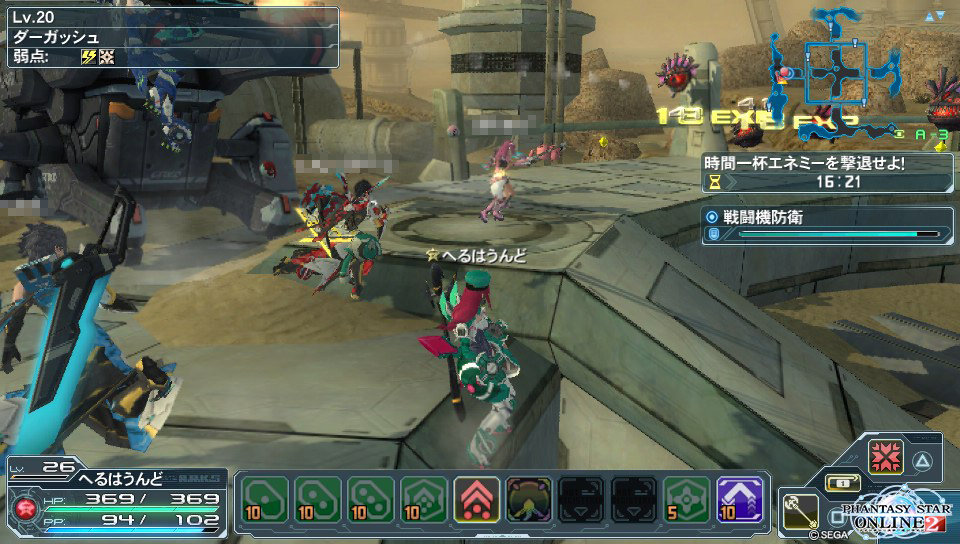Activate the purple chevron skill slot
This screenshot has width=960, height=544.
click(x=740, y=500)
